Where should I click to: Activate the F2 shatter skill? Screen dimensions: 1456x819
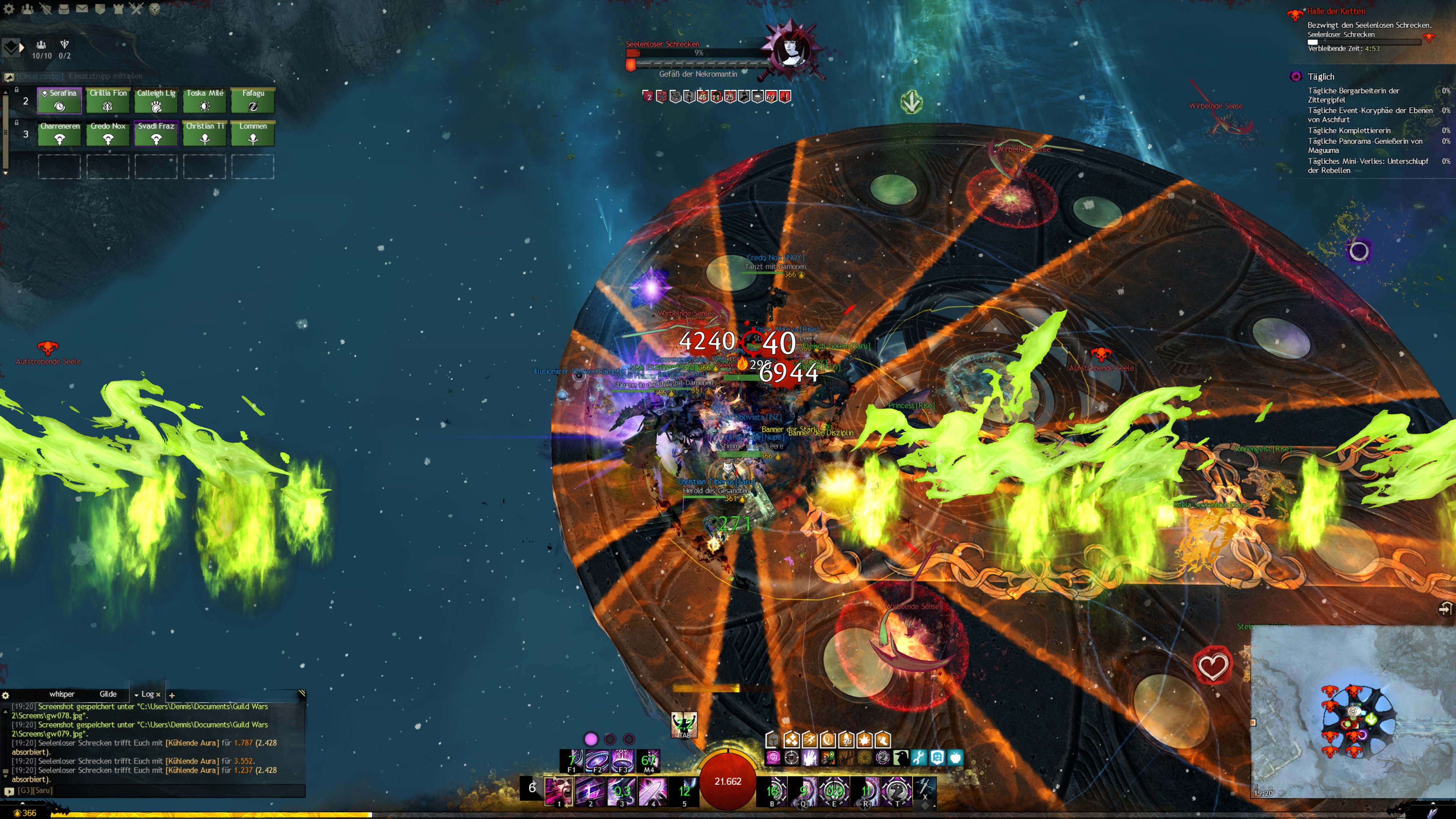[597, 760]
